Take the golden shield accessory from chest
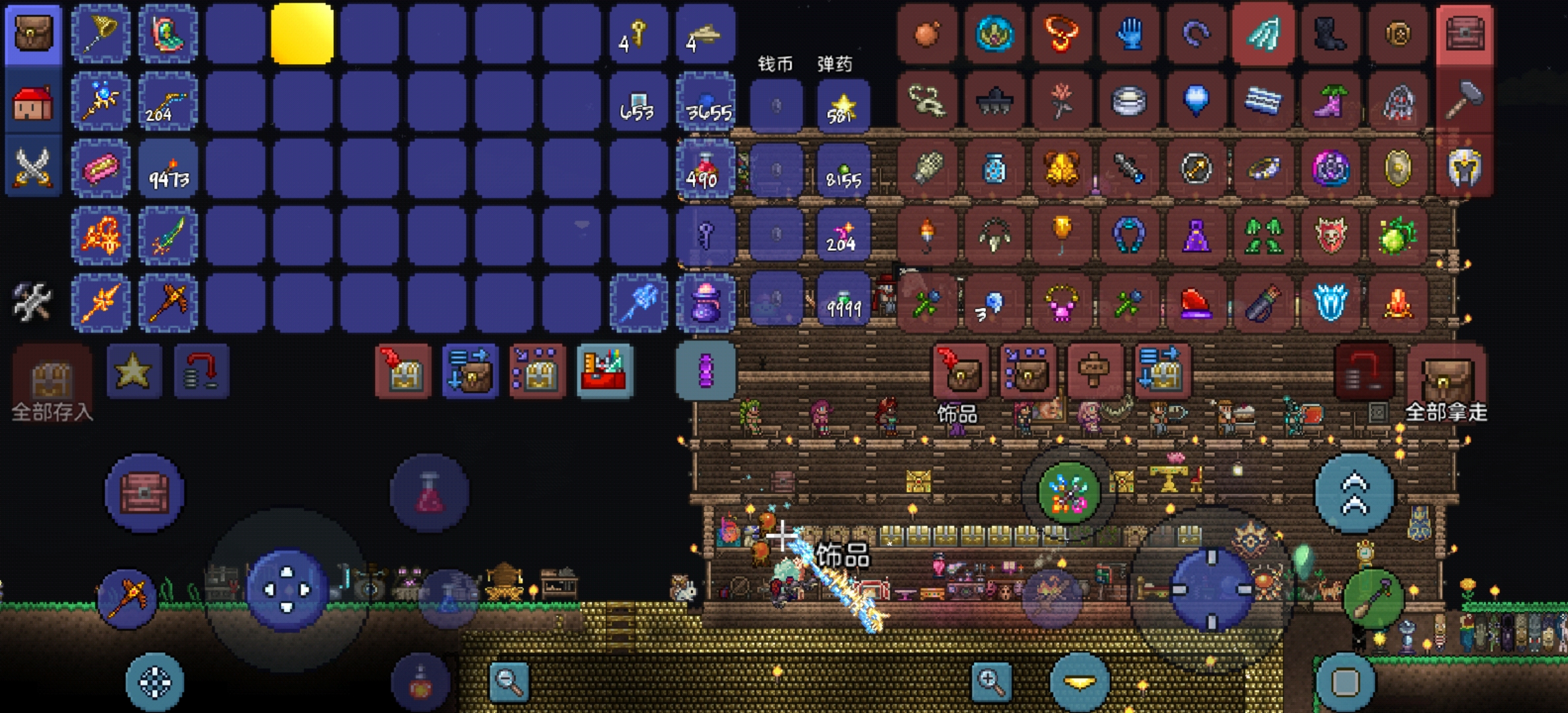1568x713 pixels. (x=1397, y=168)
